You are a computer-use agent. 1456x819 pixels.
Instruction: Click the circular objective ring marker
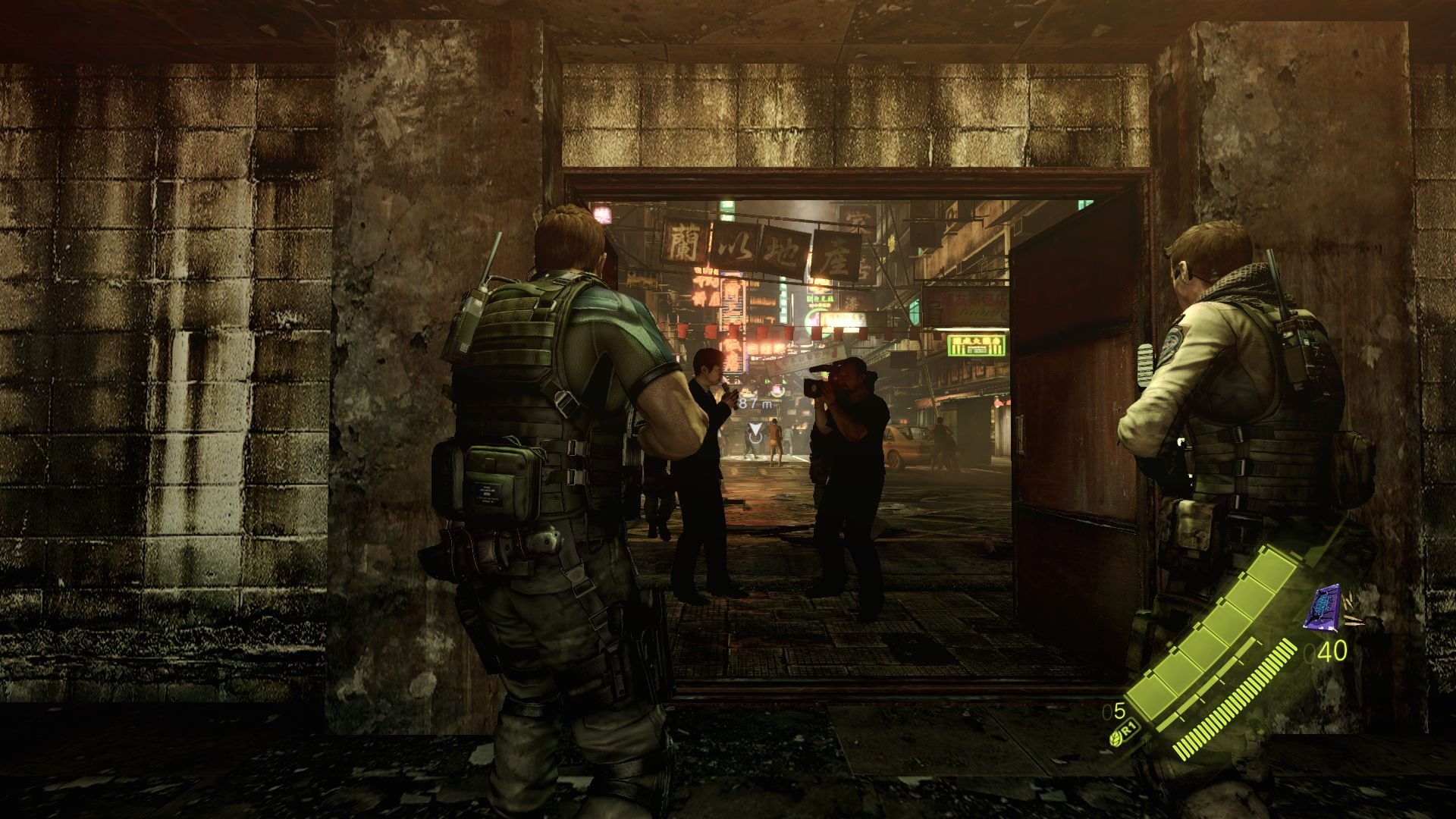click(756, 438)
